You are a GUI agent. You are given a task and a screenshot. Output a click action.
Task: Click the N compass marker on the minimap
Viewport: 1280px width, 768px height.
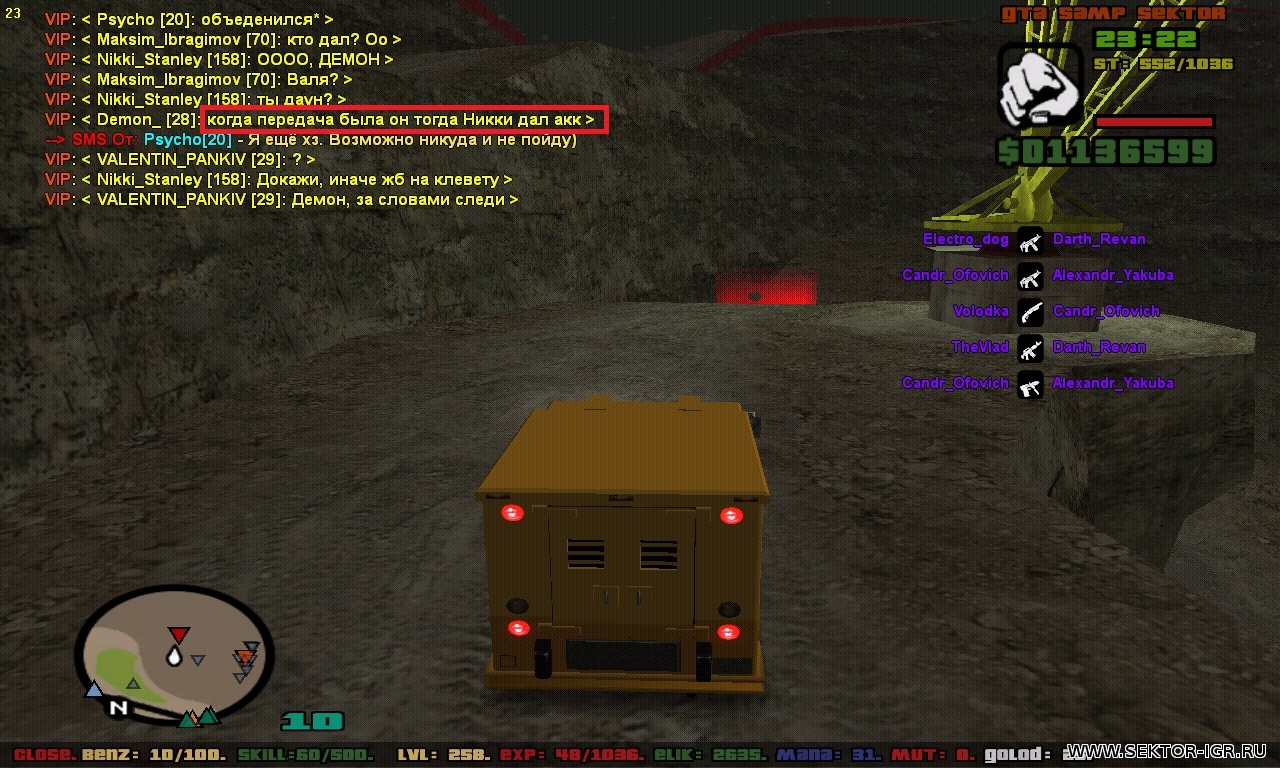(118, 708)
